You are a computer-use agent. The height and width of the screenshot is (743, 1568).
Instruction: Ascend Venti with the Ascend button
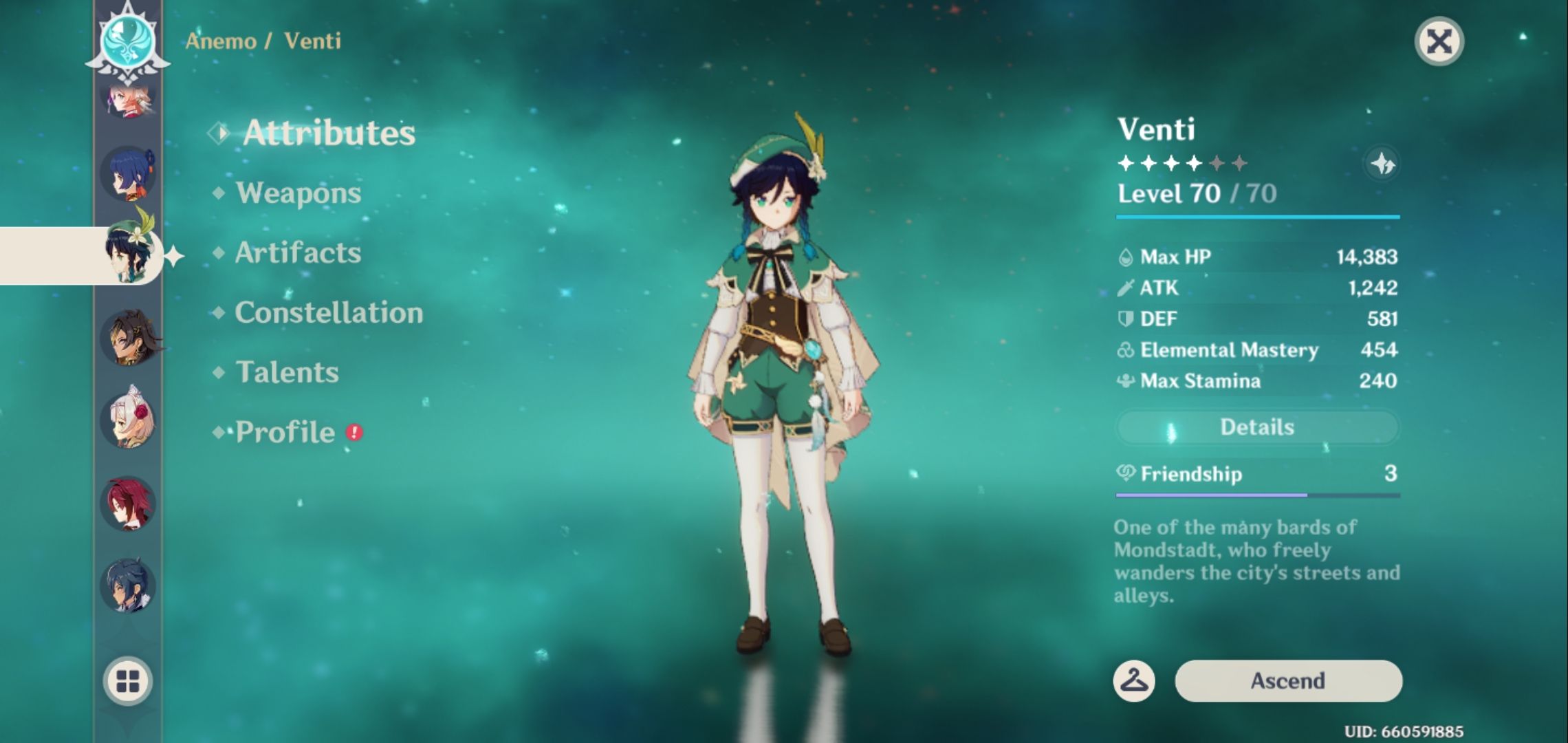click(x=1287, y=681)
